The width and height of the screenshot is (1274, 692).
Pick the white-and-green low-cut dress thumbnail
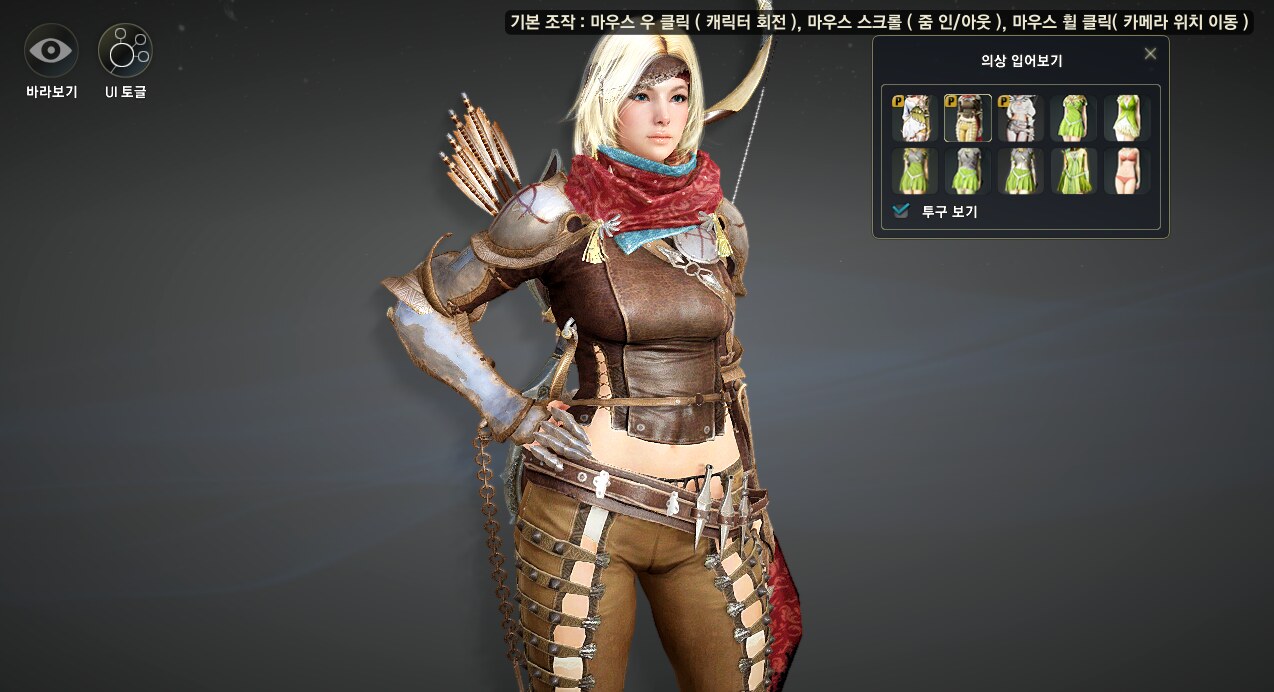point(1126,118)
